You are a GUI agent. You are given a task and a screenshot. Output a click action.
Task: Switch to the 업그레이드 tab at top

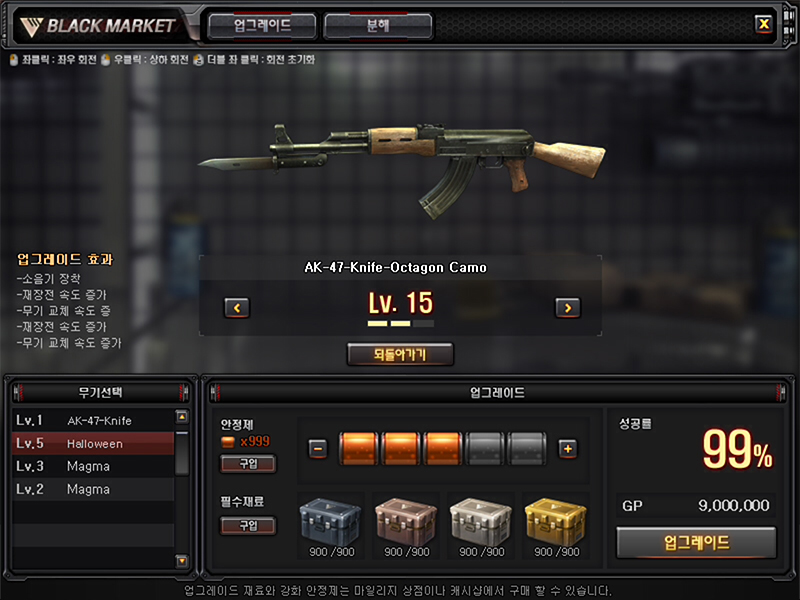coord(262,26)
